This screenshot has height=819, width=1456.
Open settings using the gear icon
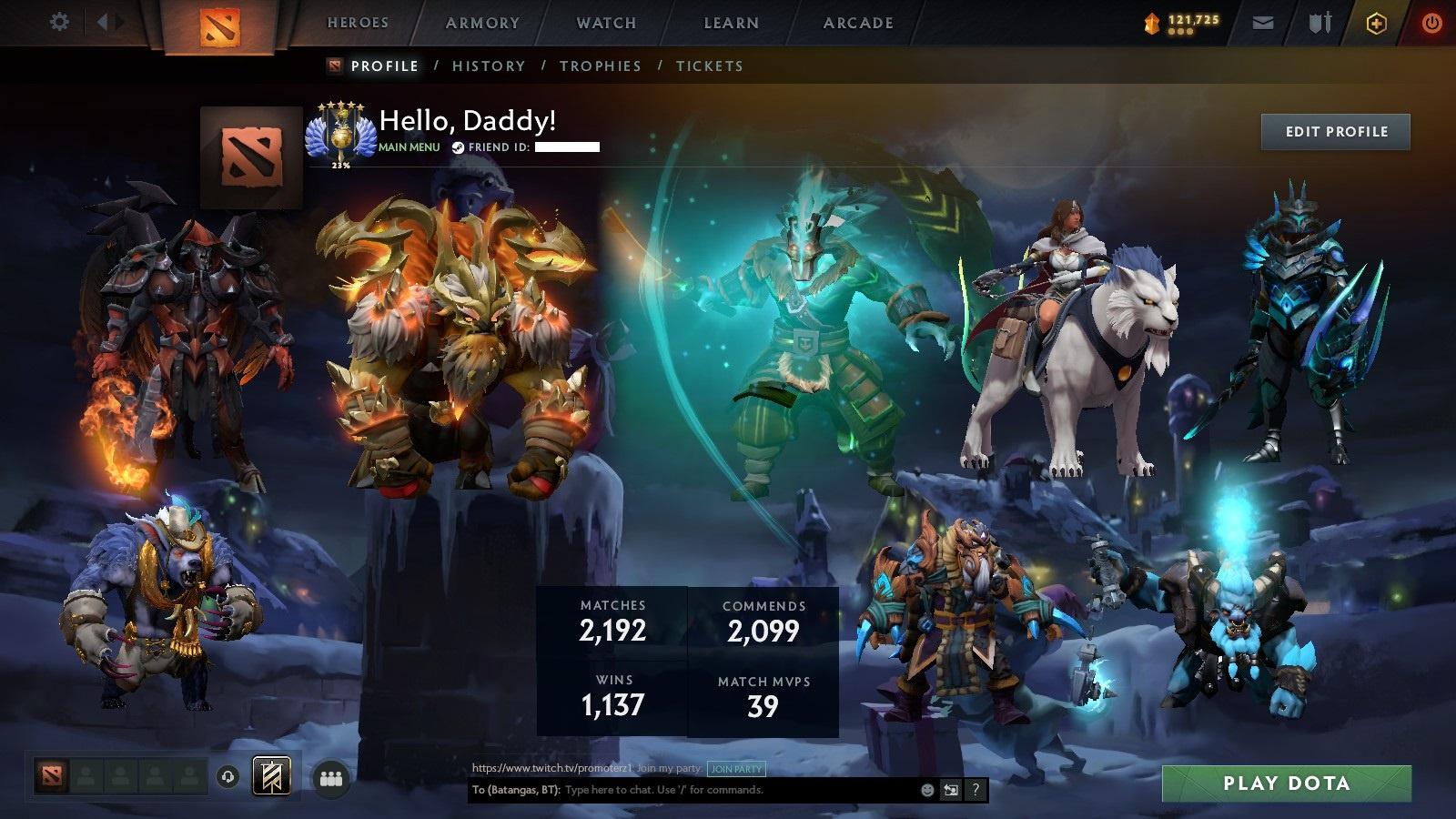click(x=60, y=20)
